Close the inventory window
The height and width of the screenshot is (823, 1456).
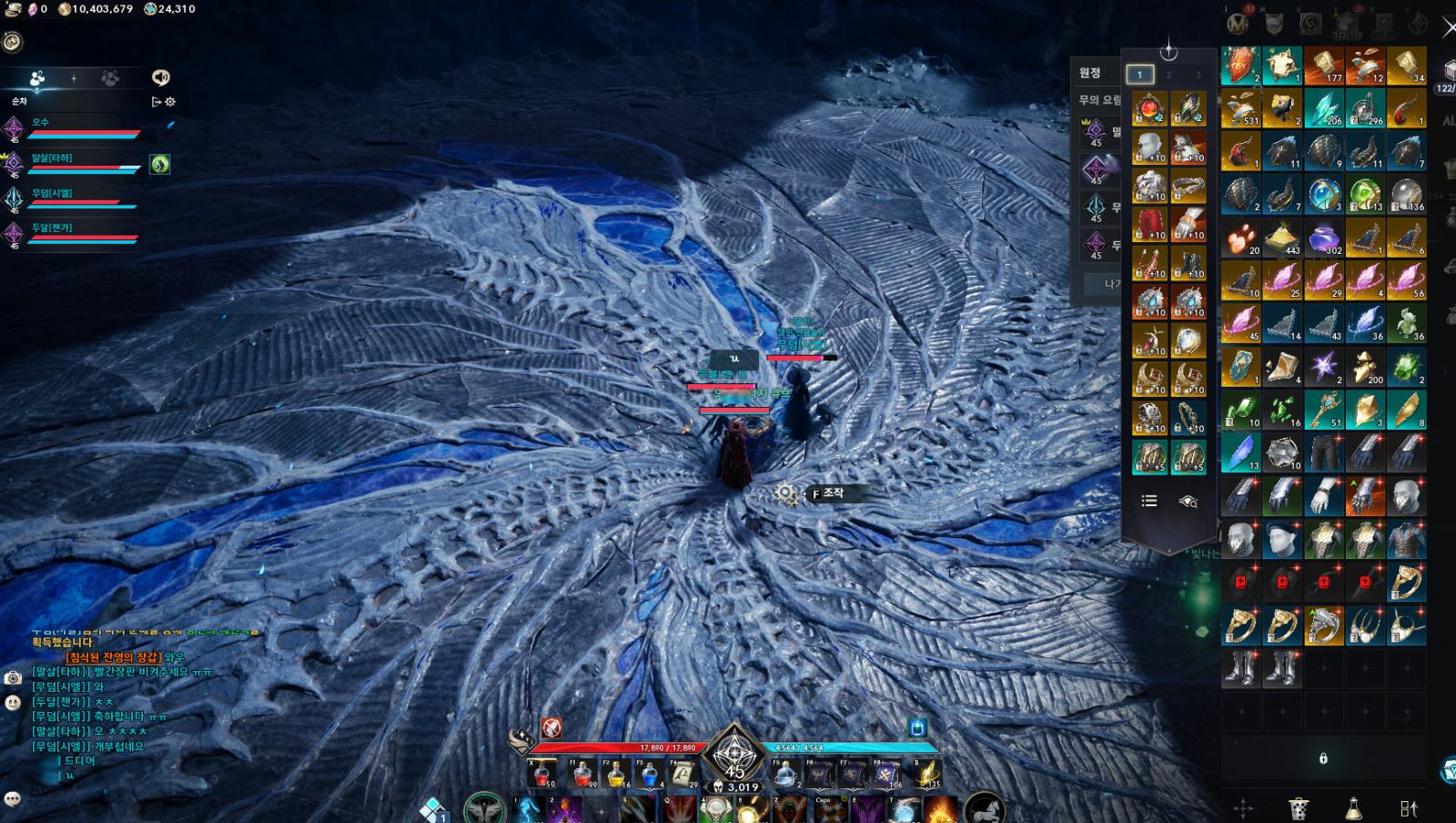click(x=1448, y=28)
